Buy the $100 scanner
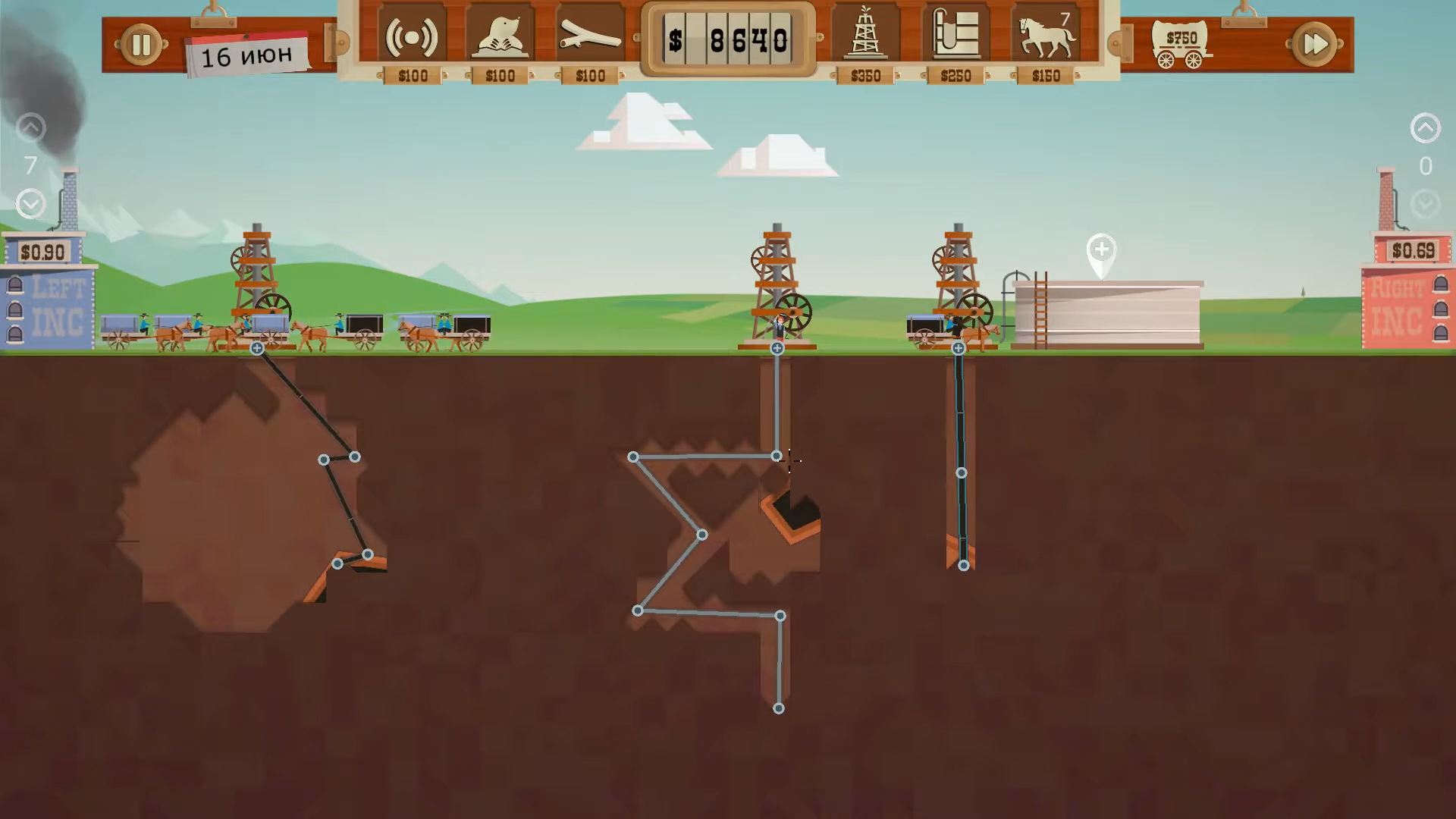The height and width of the screenshot is (819, 1456). pos(412,36)
